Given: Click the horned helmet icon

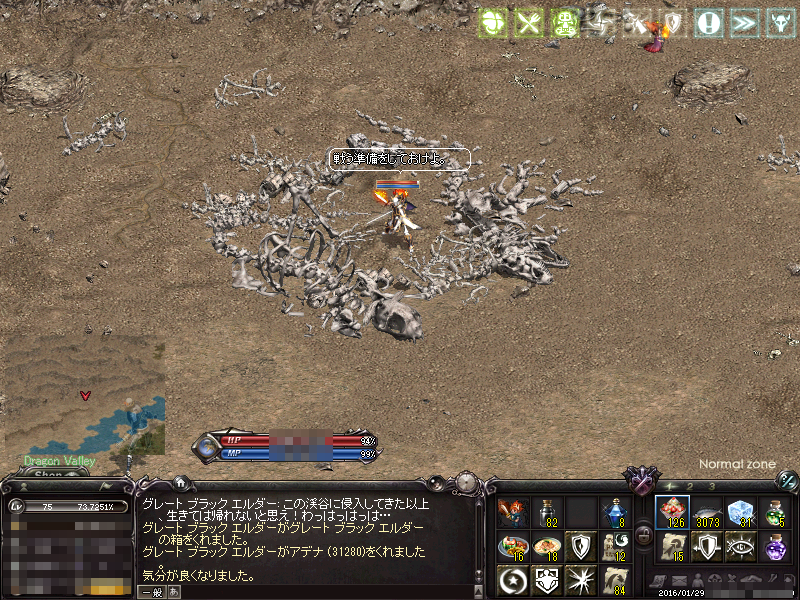Looking at the screenshot, I should 778,24.
